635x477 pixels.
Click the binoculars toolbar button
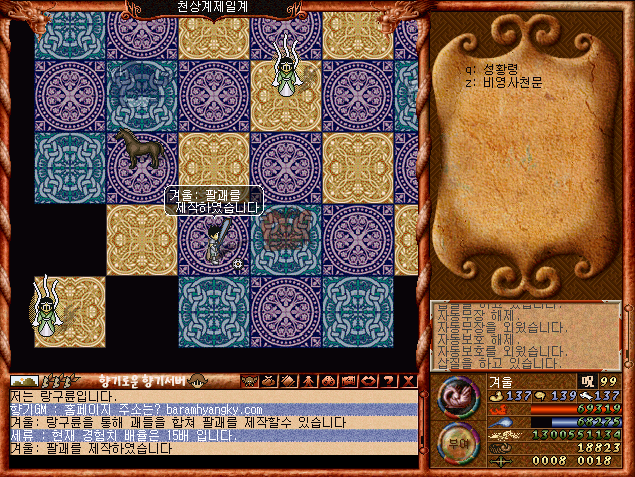tap(327, 381)
